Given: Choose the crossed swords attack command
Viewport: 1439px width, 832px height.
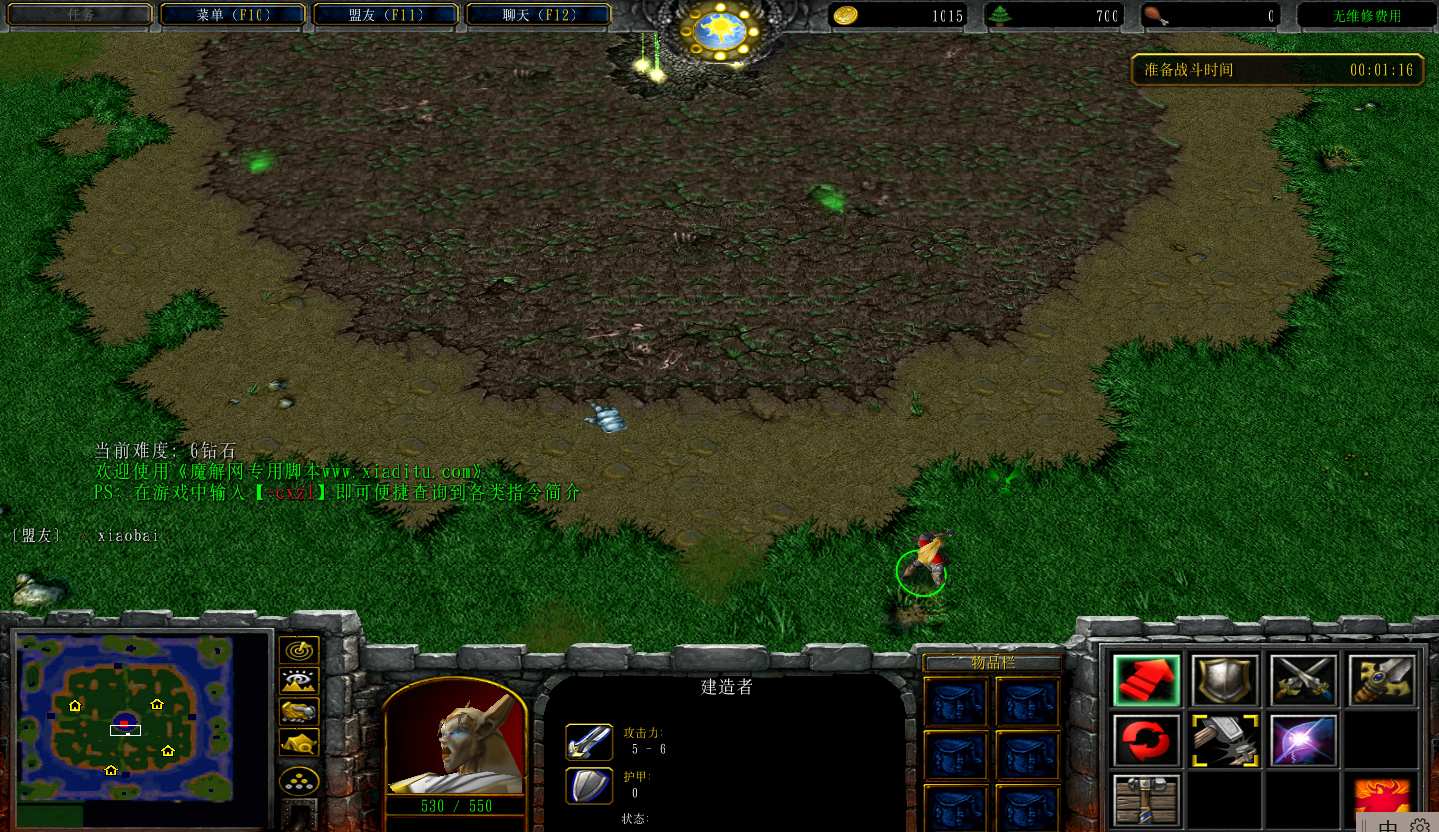Looking at the screenshot, I should [x=1304, y=681].
